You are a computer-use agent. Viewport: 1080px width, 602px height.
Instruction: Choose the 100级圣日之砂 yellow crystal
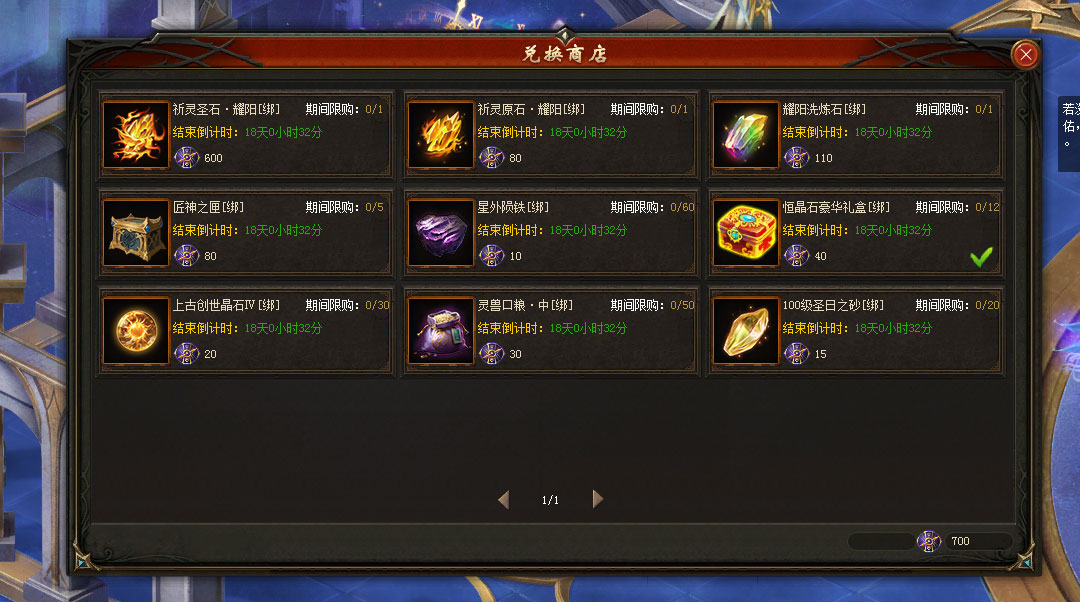tap(746, 331)
